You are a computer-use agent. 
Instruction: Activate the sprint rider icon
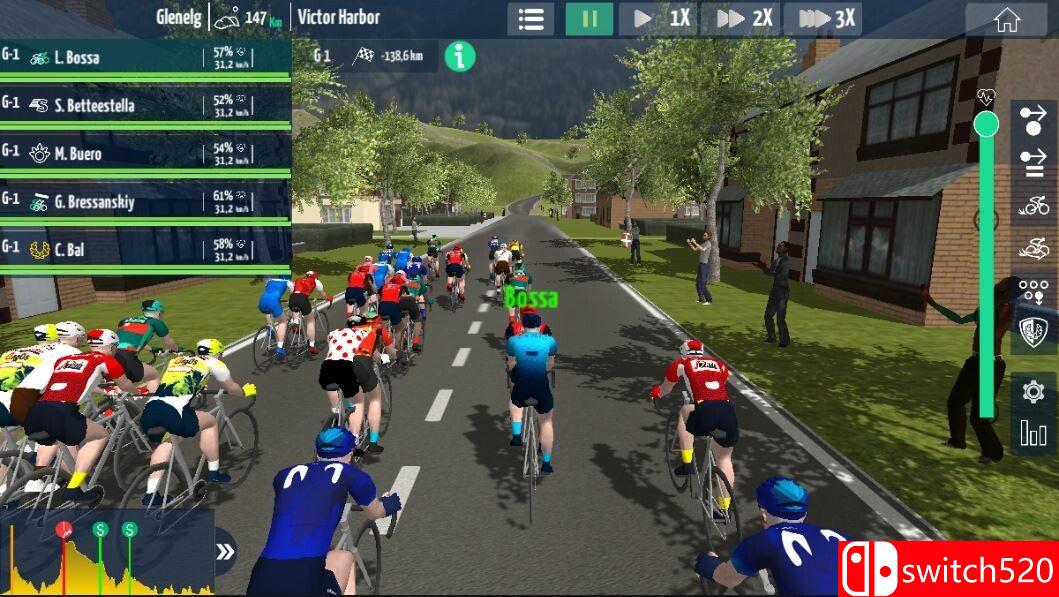click(x=1033, y=247)
